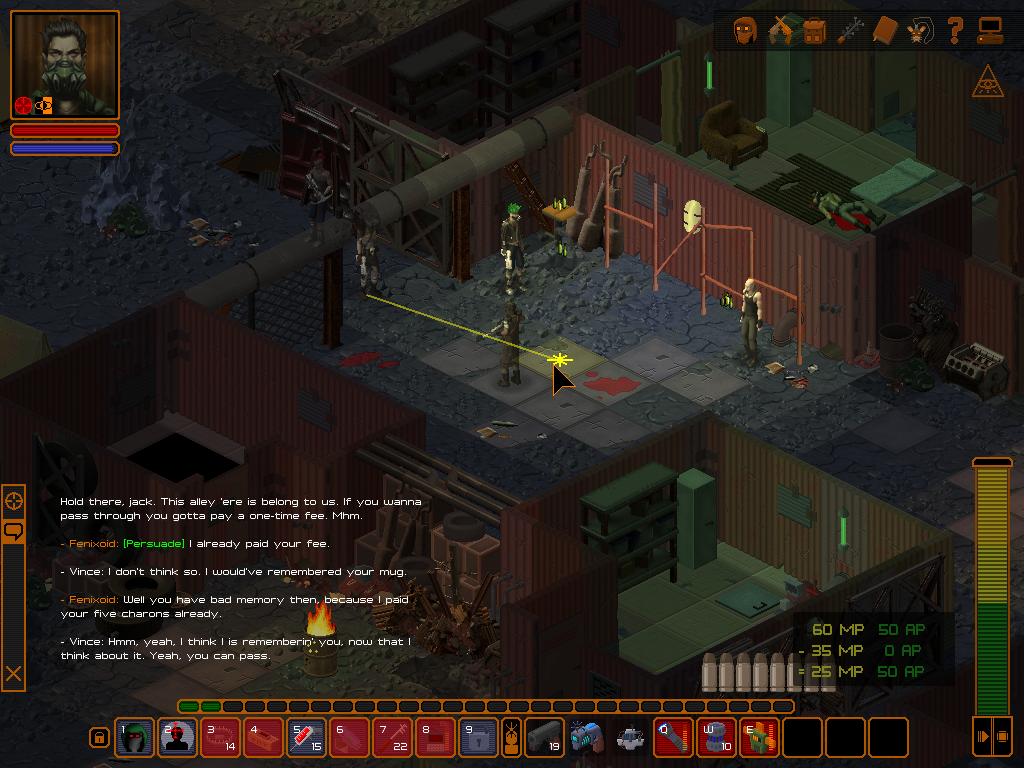Screen dimensions: 1024x768
Task: Open the crafting tools icon
Action: point(850,31)
